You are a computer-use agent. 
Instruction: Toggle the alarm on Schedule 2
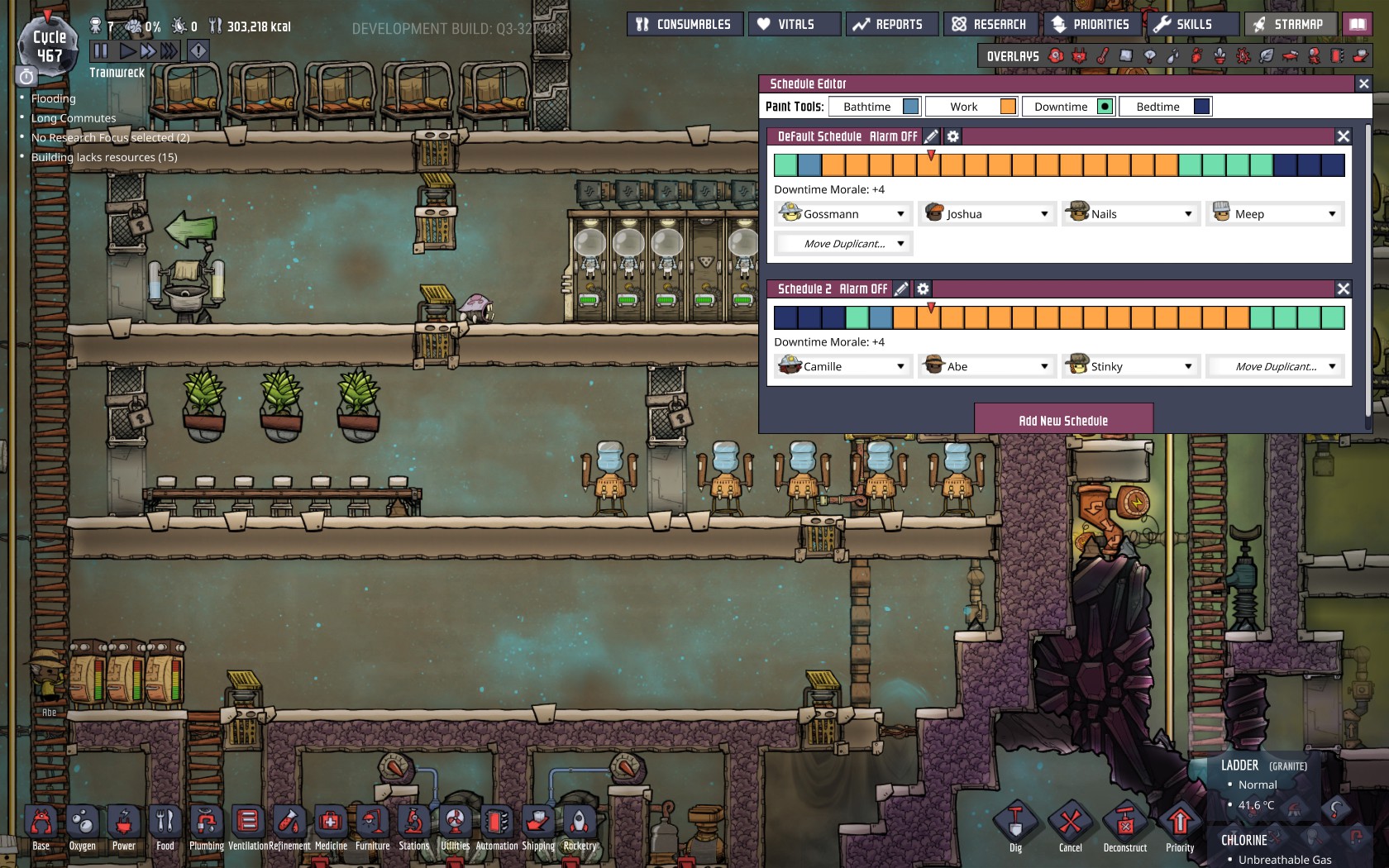tap(862, 289)
